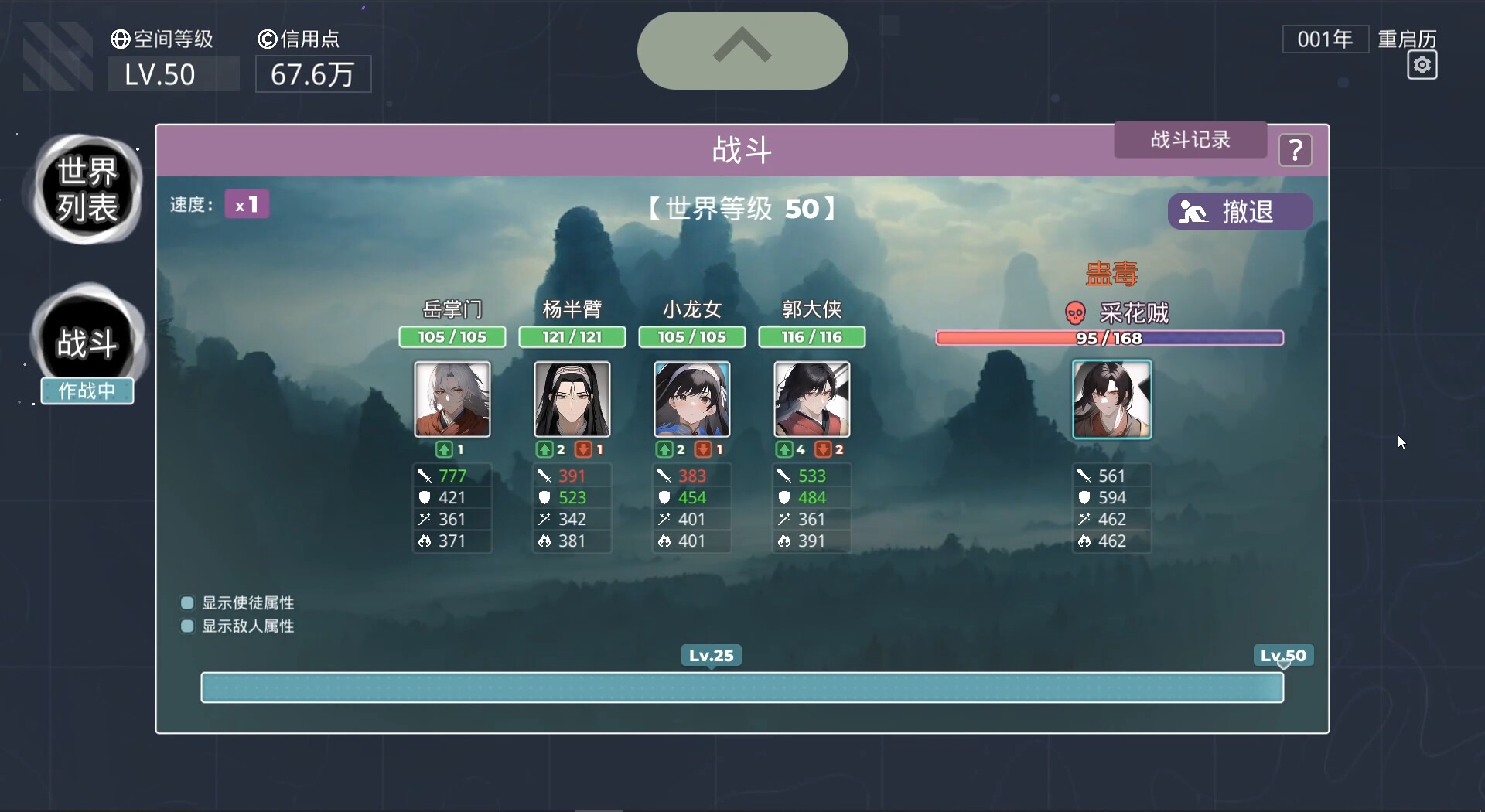Click the 作战中 status label

87,391
